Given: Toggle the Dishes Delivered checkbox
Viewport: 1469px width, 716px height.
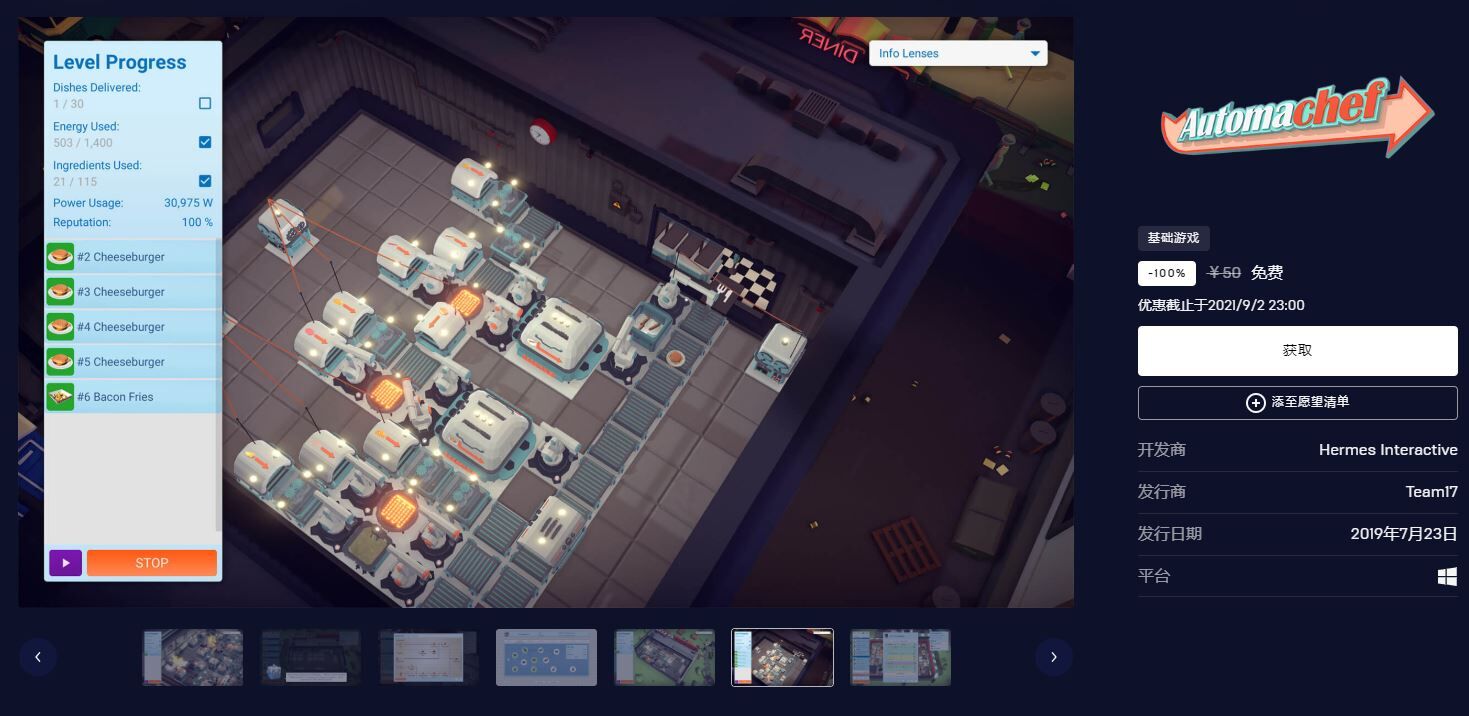Looking at the screenshot, I should pyautogui.click(x=205, y=103).
